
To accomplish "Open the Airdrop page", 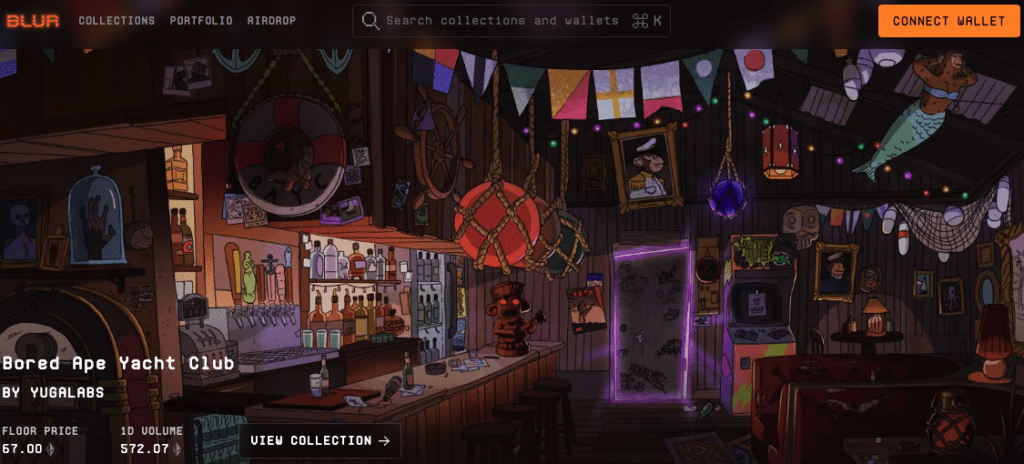I will 271,21.
